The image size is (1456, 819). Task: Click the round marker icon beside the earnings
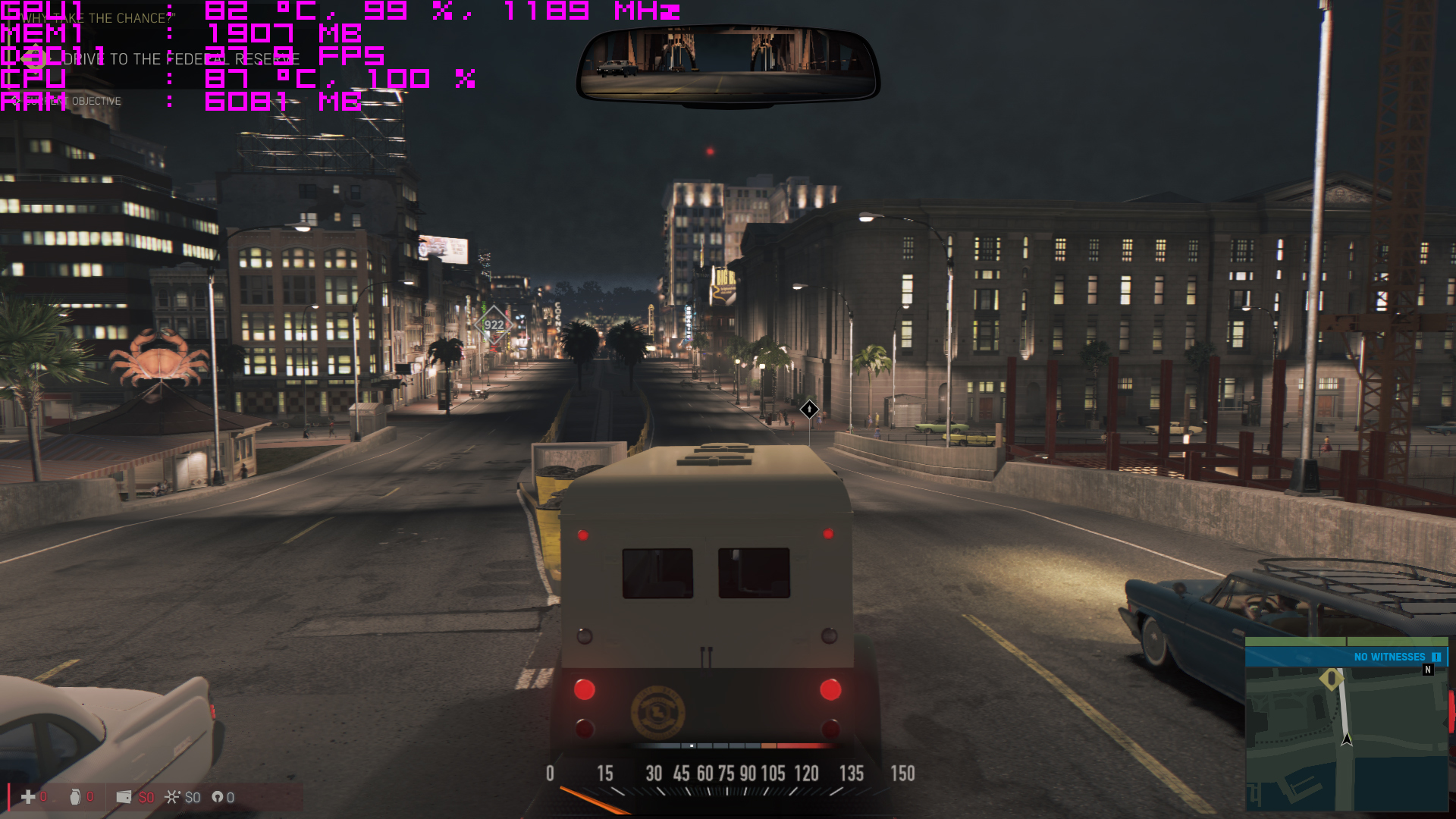pyautogui.click(x=218, y=797)
